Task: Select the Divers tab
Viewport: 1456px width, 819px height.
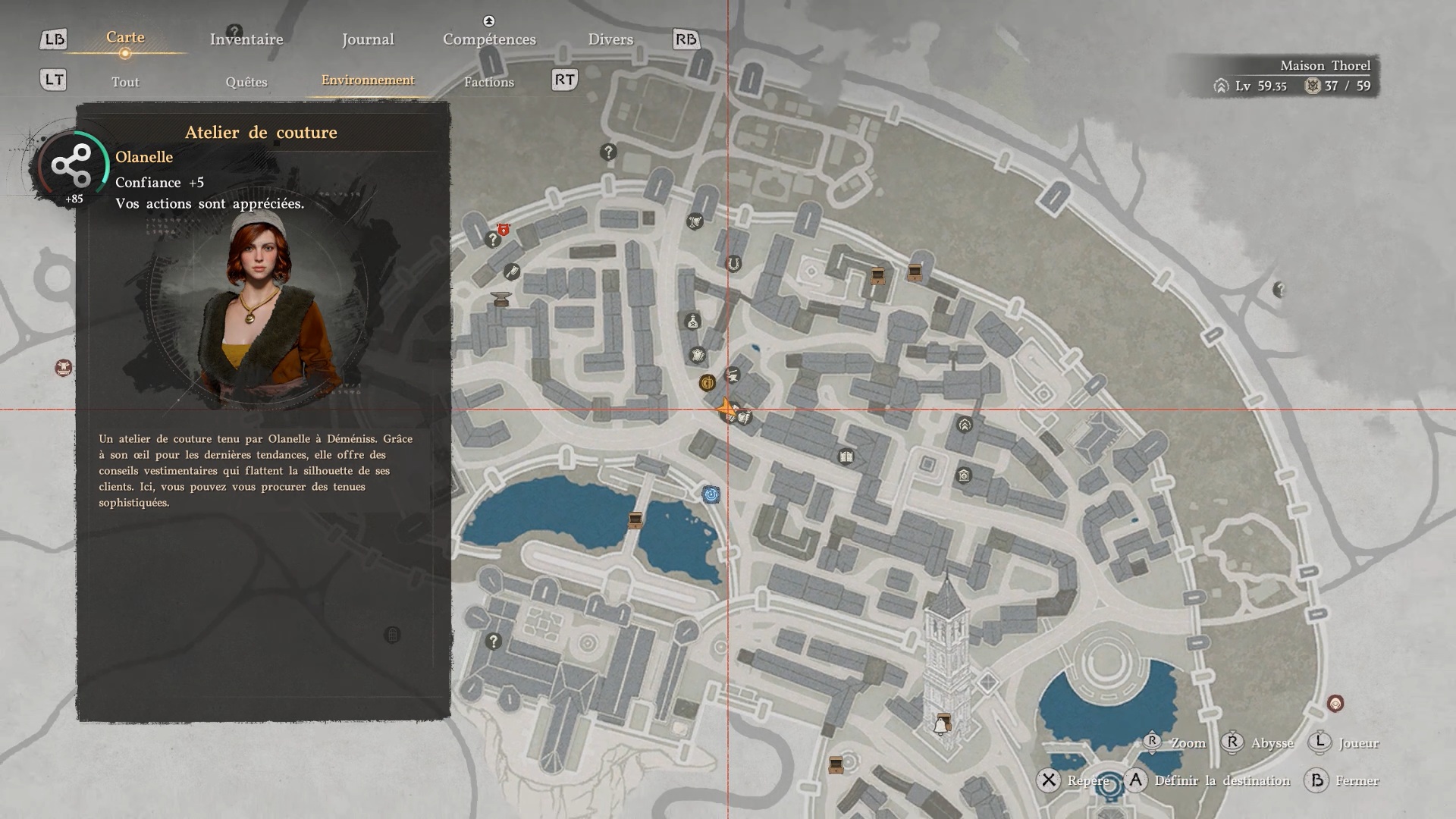Action: pyautogui.click(x=610, y=39)
